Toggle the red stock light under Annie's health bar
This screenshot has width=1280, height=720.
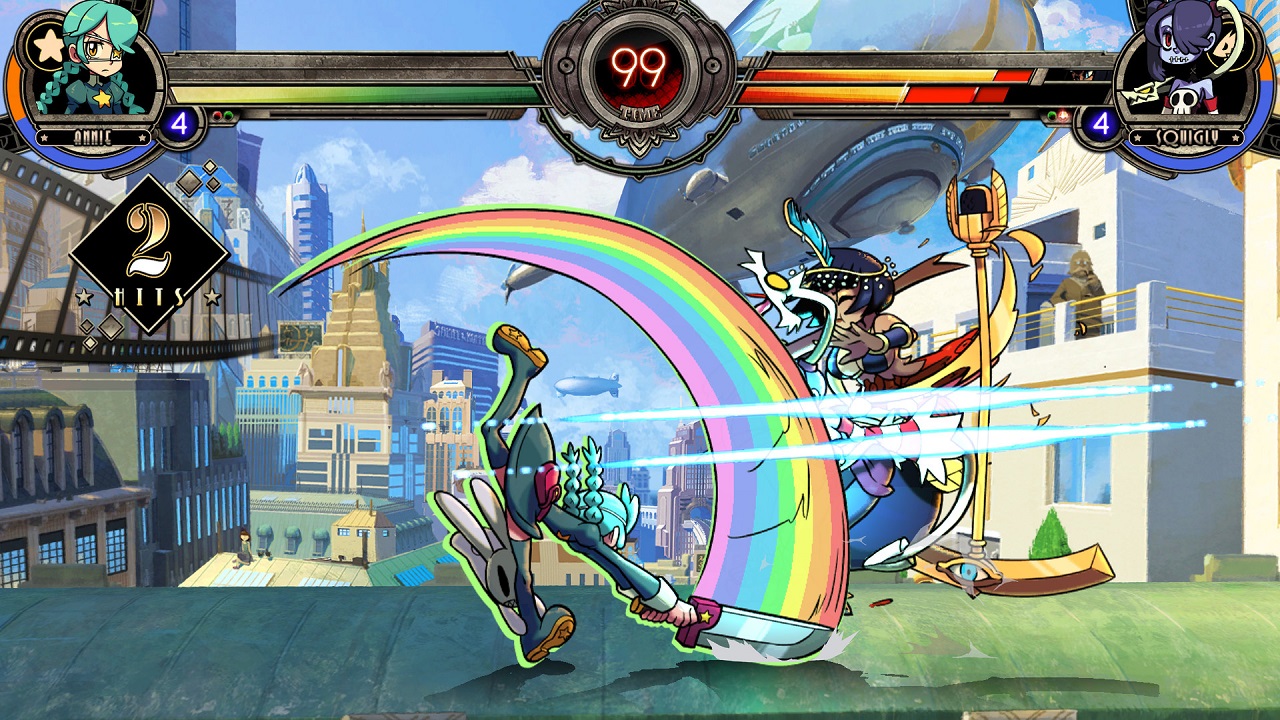tap(218, 115)
